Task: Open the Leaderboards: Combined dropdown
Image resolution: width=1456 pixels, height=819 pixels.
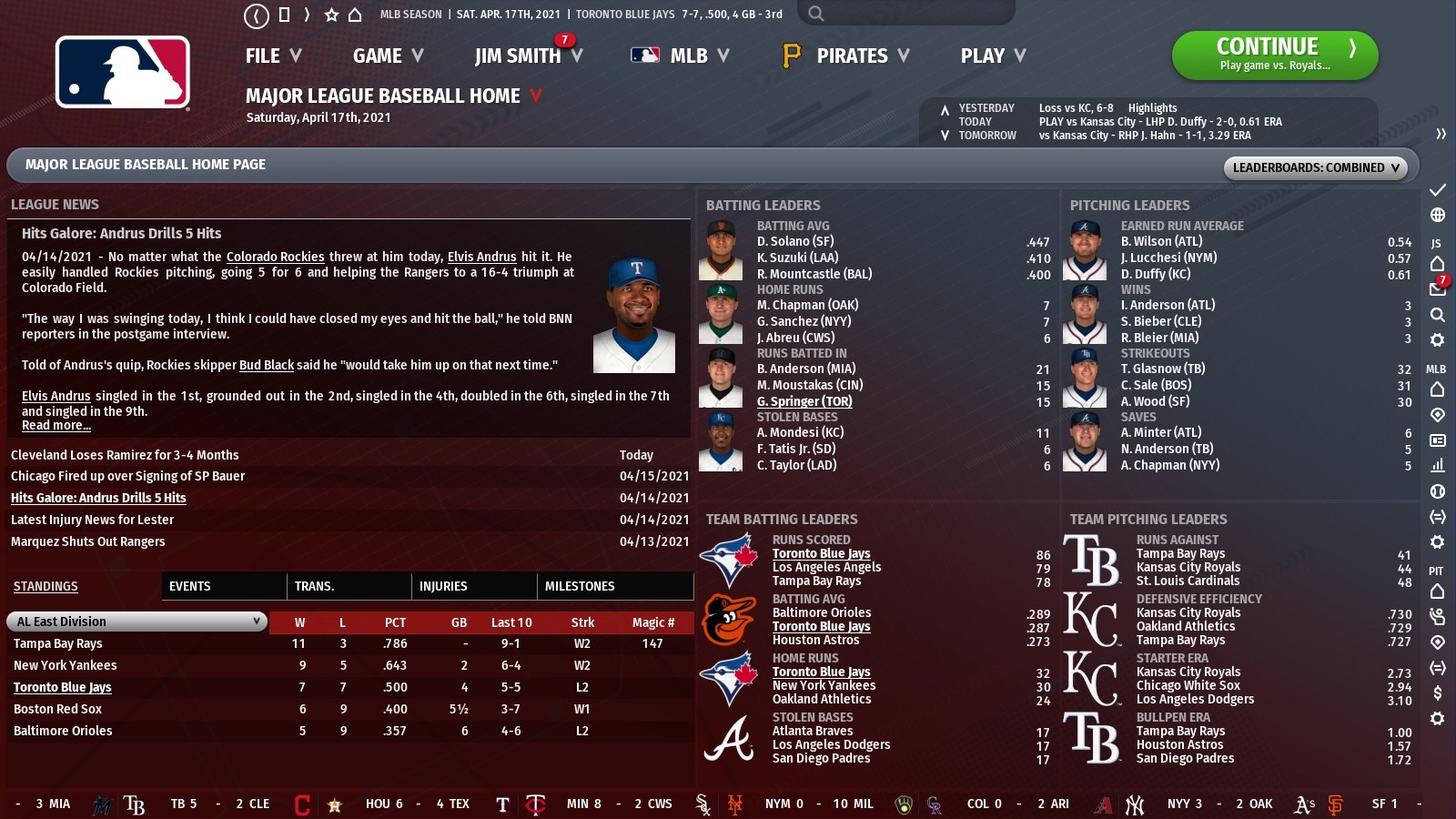Action: click(x=1315, y=167)
